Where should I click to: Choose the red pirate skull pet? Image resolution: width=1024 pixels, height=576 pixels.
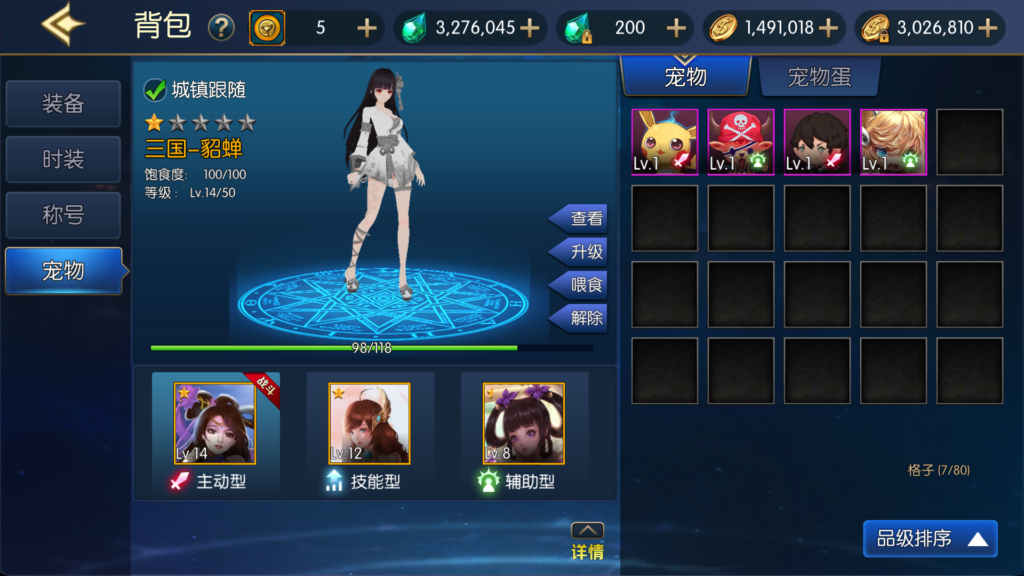pos(741,142)
